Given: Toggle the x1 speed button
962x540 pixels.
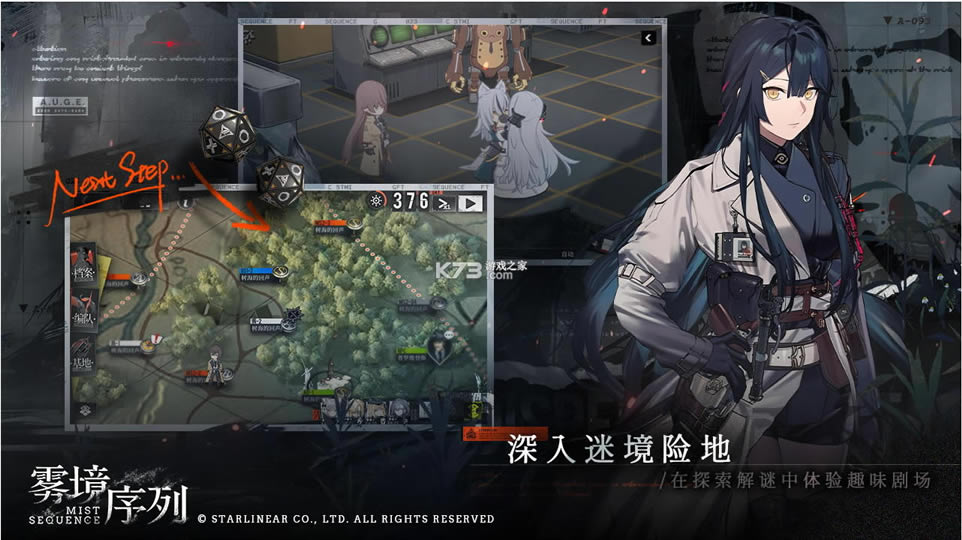Looking at the screenshot, I should pos(443,203).
